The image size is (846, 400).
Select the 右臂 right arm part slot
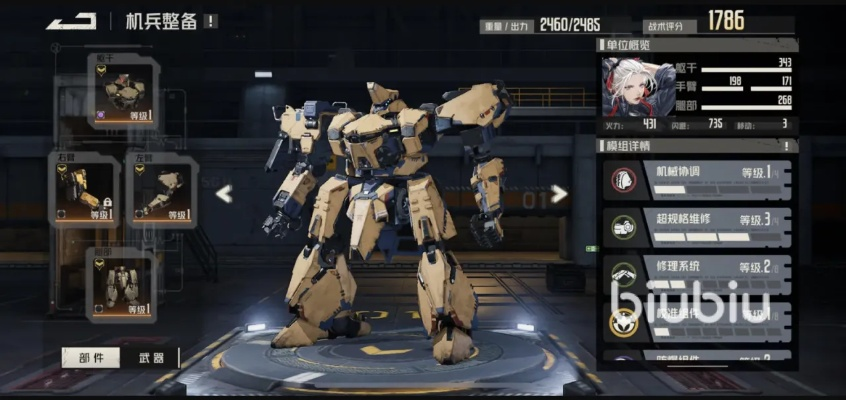point(84,189)
